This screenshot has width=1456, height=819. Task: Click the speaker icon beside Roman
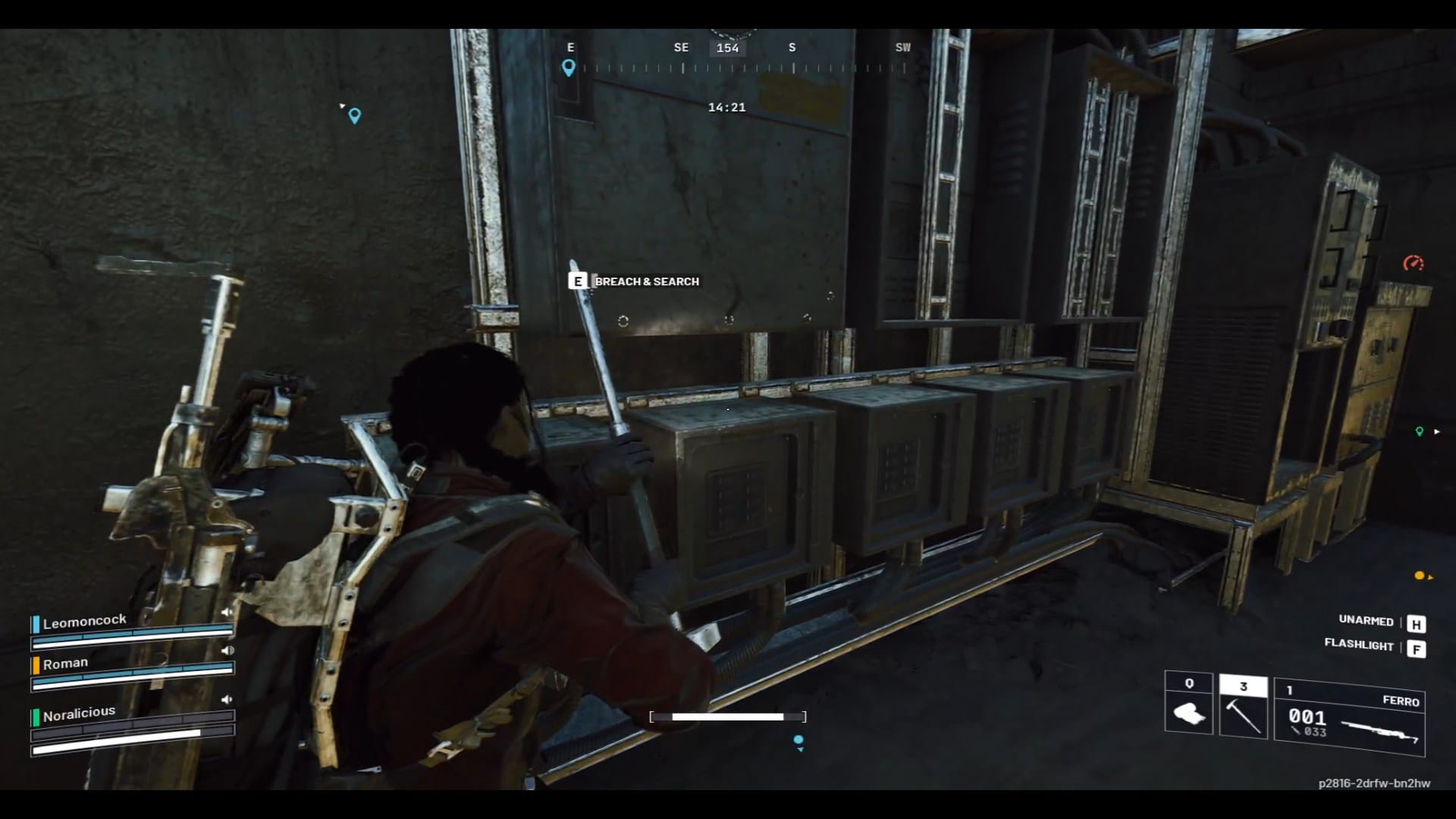pyautogui.click(x=227, y=651)
